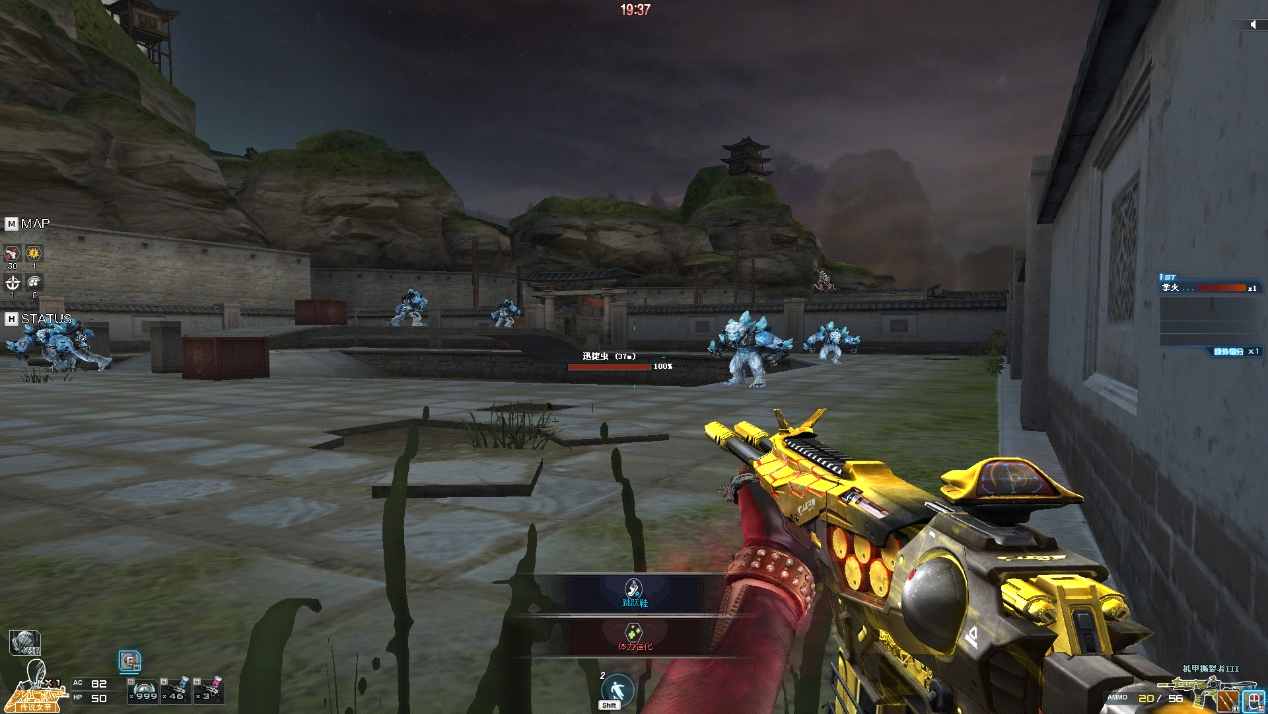Toggle the speaker sound icon
1268x714 pixels.
tap(1254, 25)
